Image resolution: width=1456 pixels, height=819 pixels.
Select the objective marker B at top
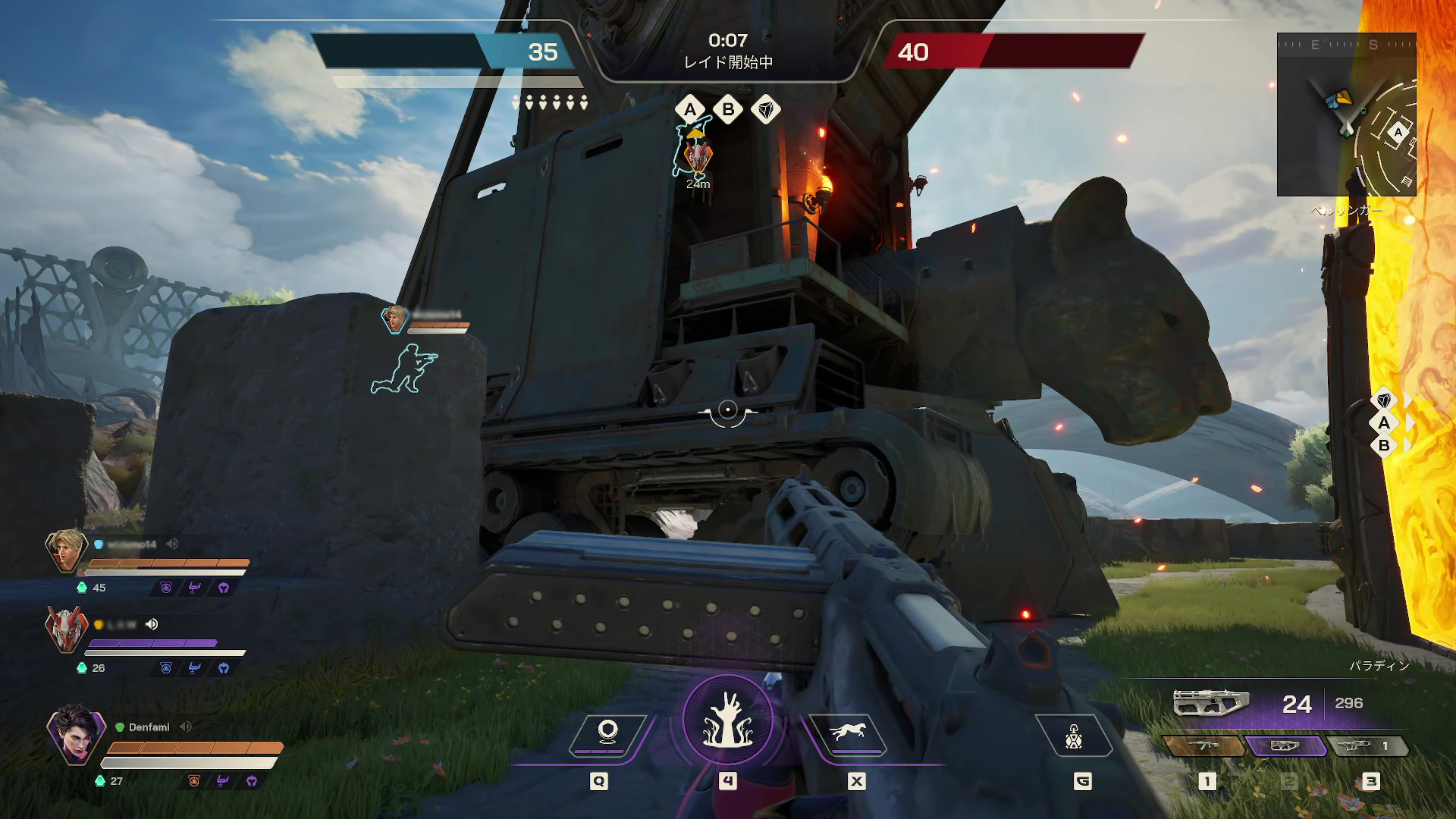pyautogui.click(x=728, y=110)
